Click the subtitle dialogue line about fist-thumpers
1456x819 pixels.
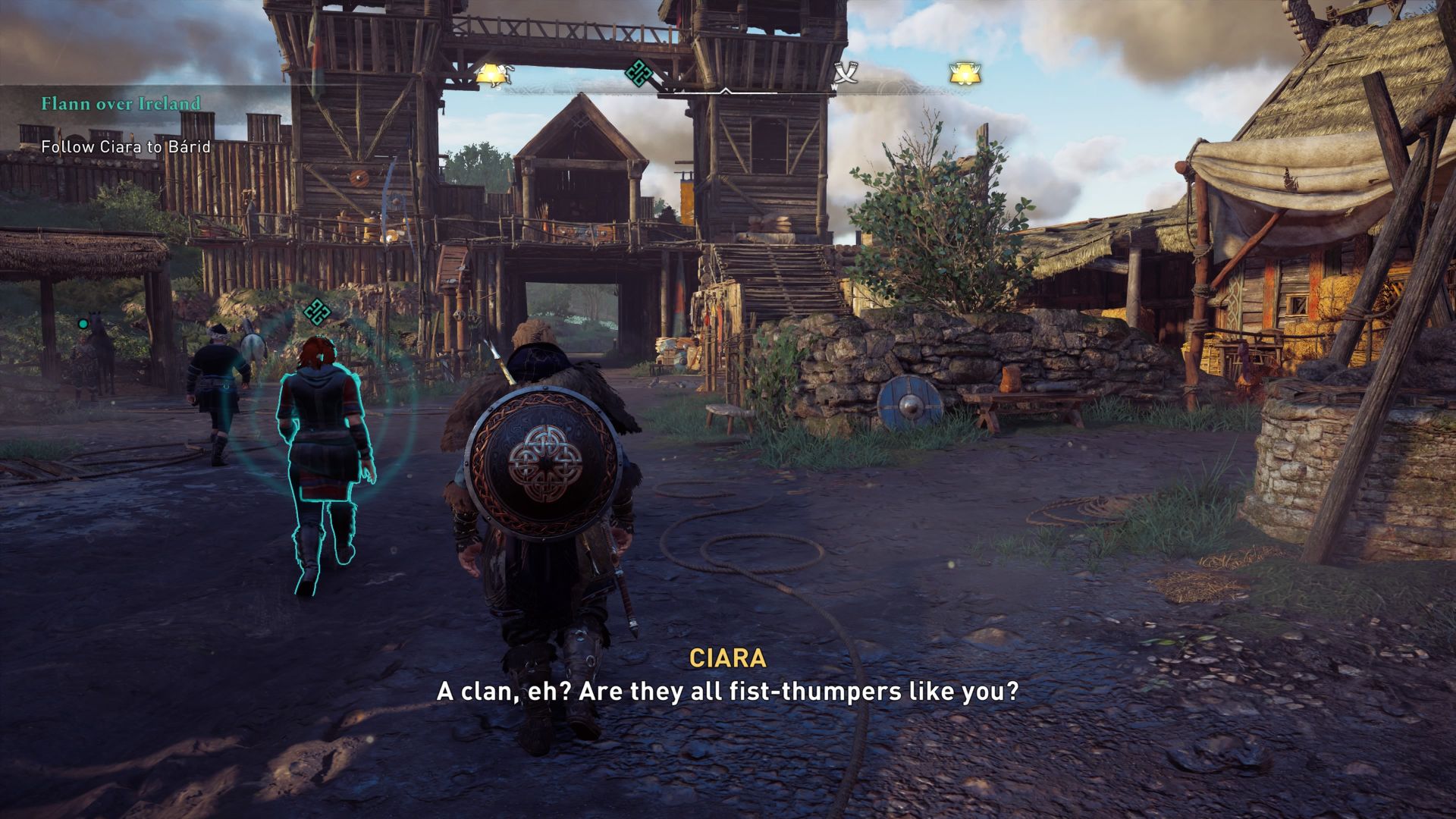(726, 692)
